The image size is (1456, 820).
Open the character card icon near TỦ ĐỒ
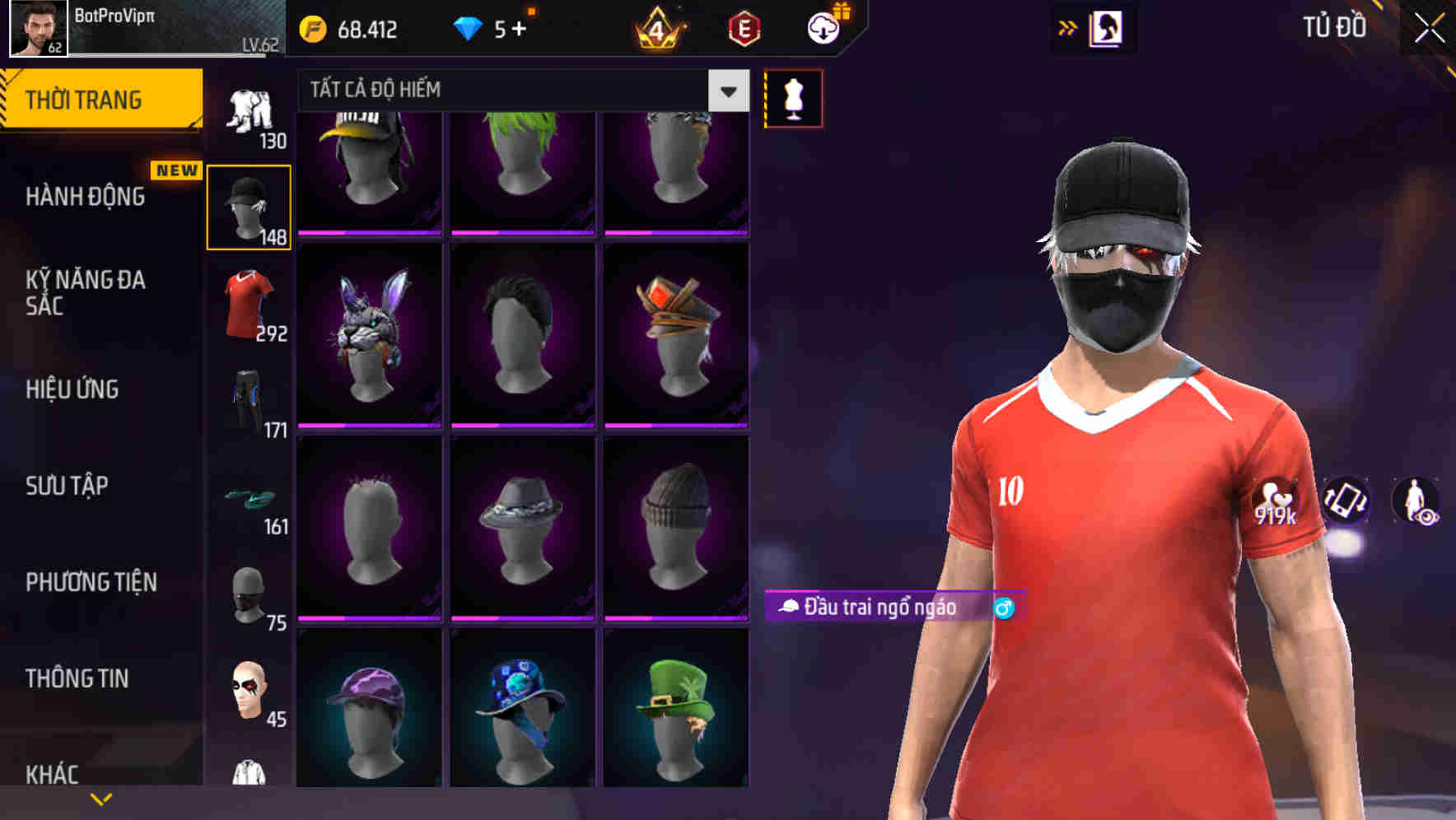point(1107,27)
